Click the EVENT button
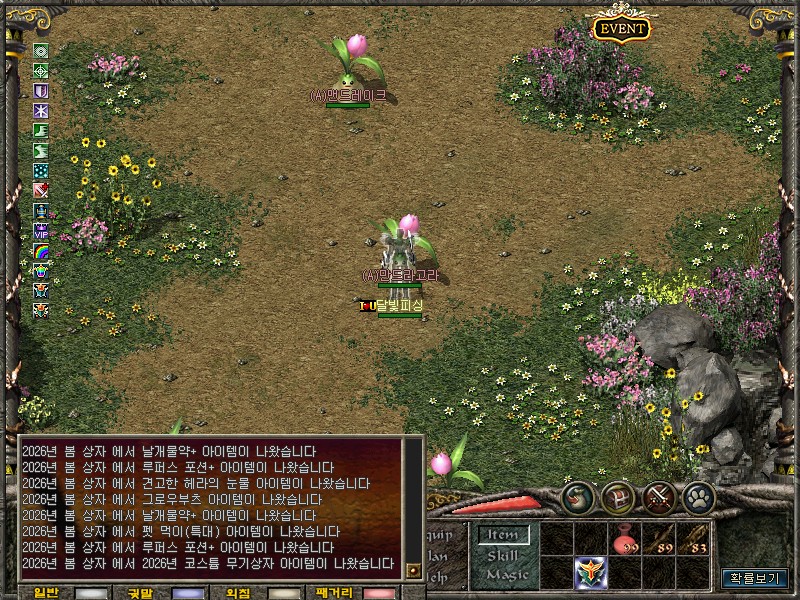Viewport: 800px width, 600px height. click(621, 29)
